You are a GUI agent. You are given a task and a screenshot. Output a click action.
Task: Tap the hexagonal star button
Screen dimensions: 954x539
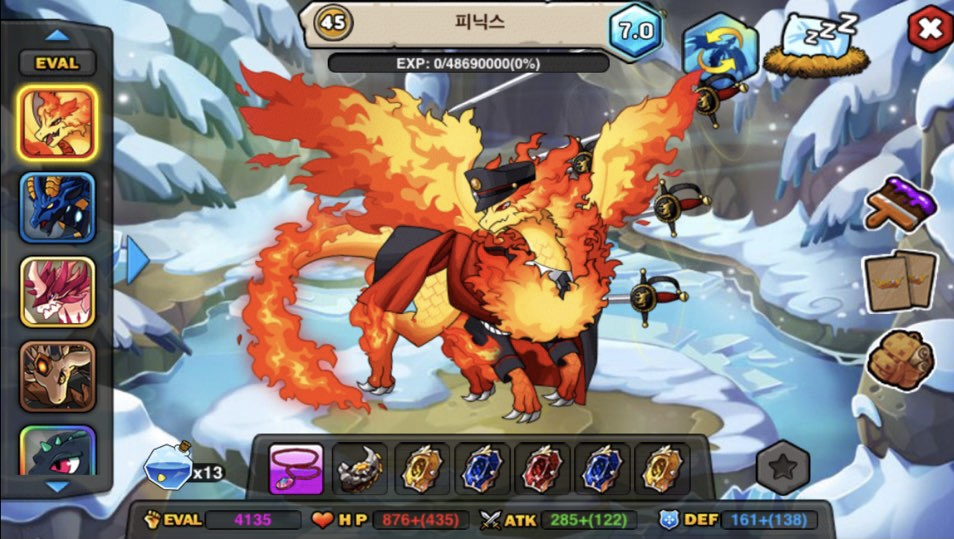[781, 468]
